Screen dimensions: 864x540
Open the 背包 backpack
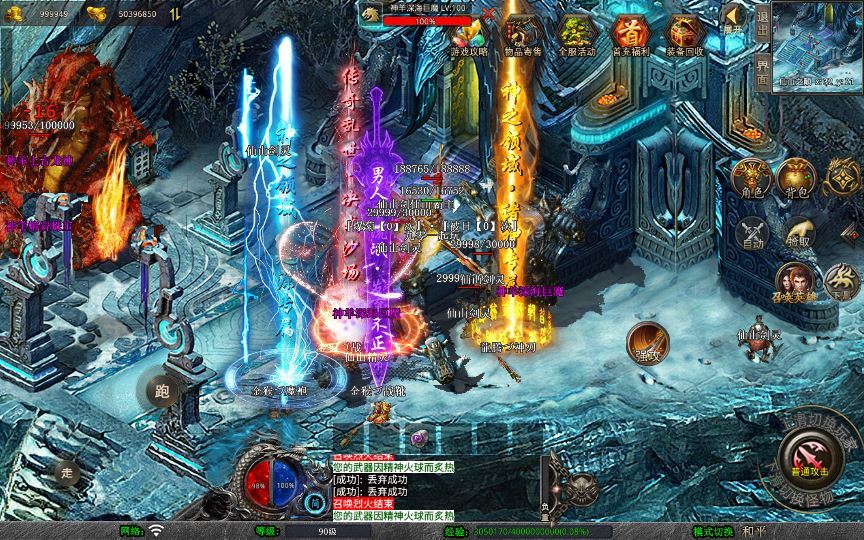pos(797,177)
